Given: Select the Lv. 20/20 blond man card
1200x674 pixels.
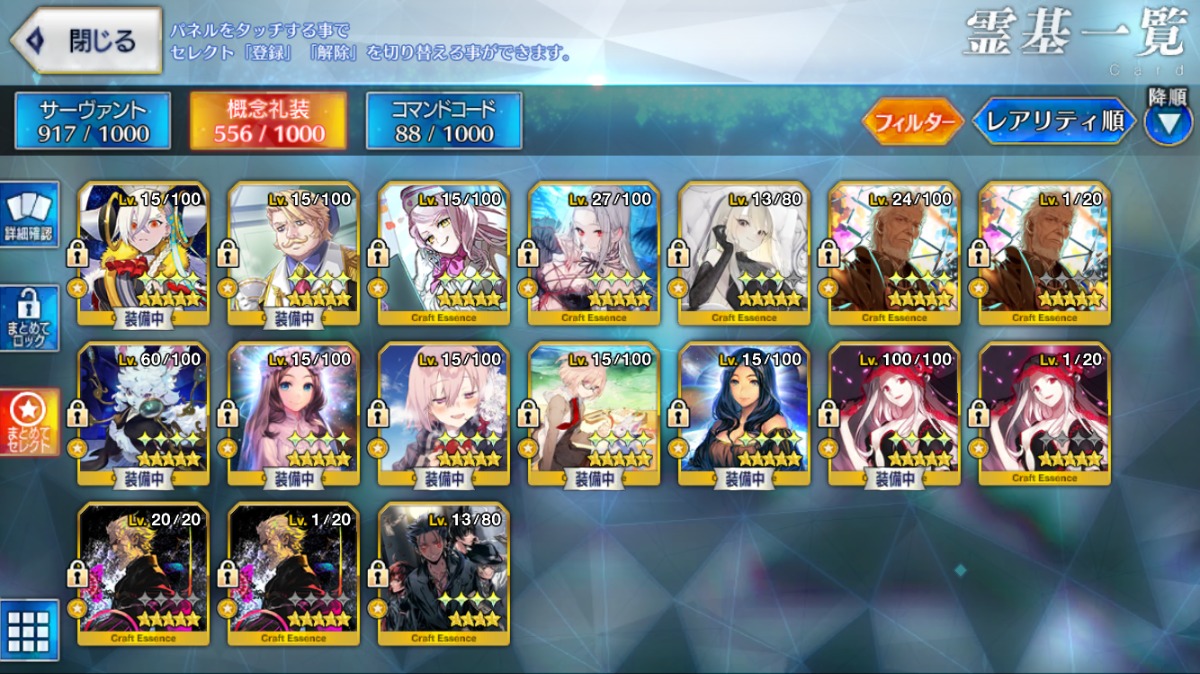Looking at the screenshot, I should 144,573.
